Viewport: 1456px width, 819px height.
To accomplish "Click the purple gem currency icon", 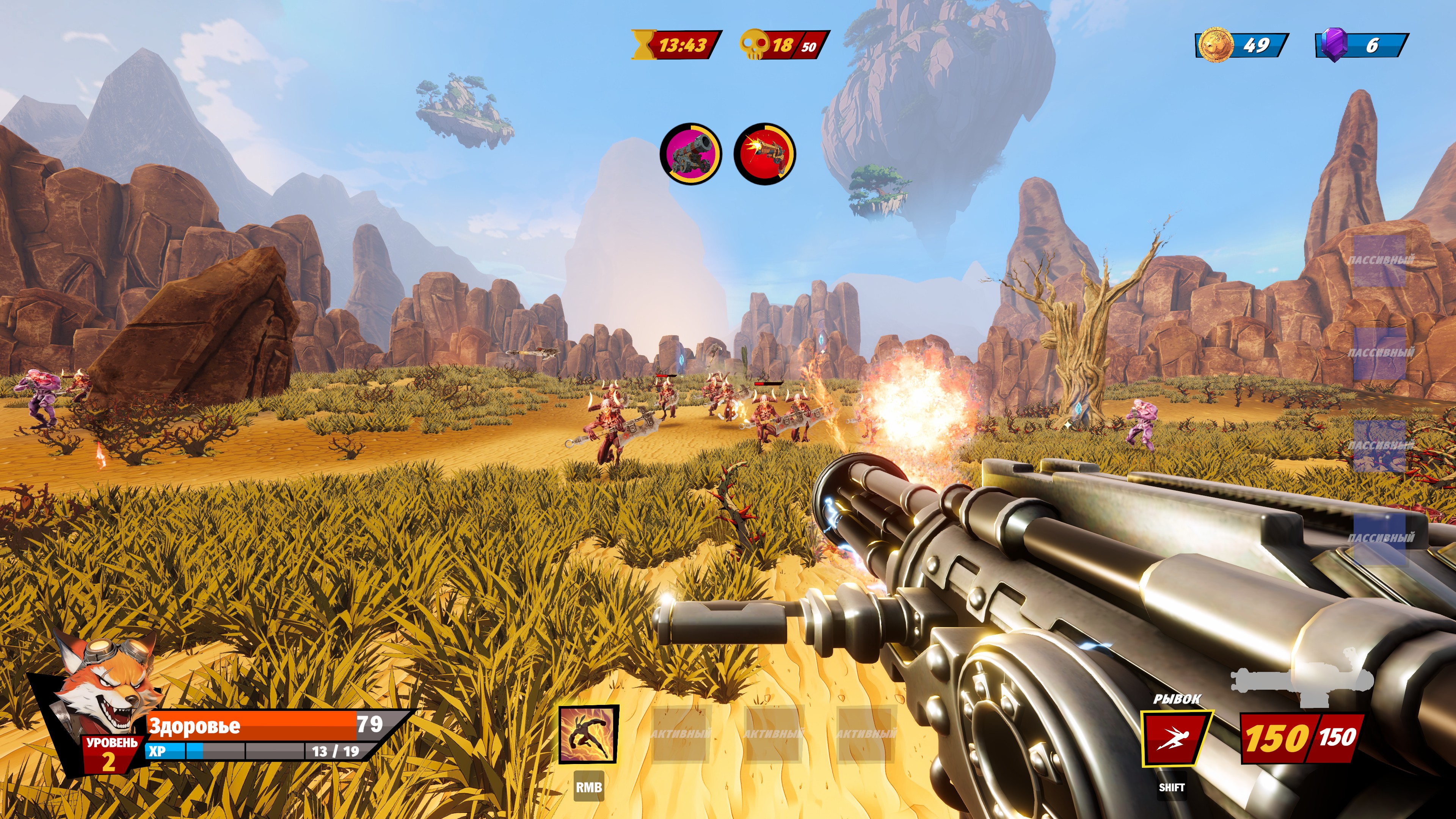I will [x=1335, y=45].
